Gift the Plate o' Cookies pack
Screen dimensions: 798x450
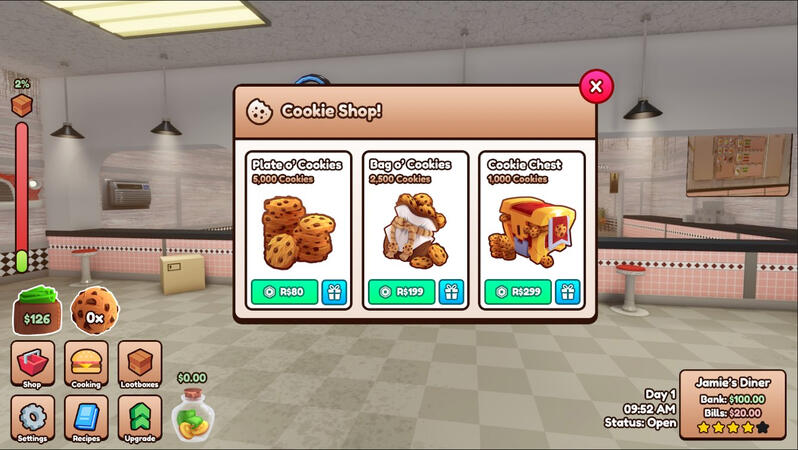(x=334, y=292)
